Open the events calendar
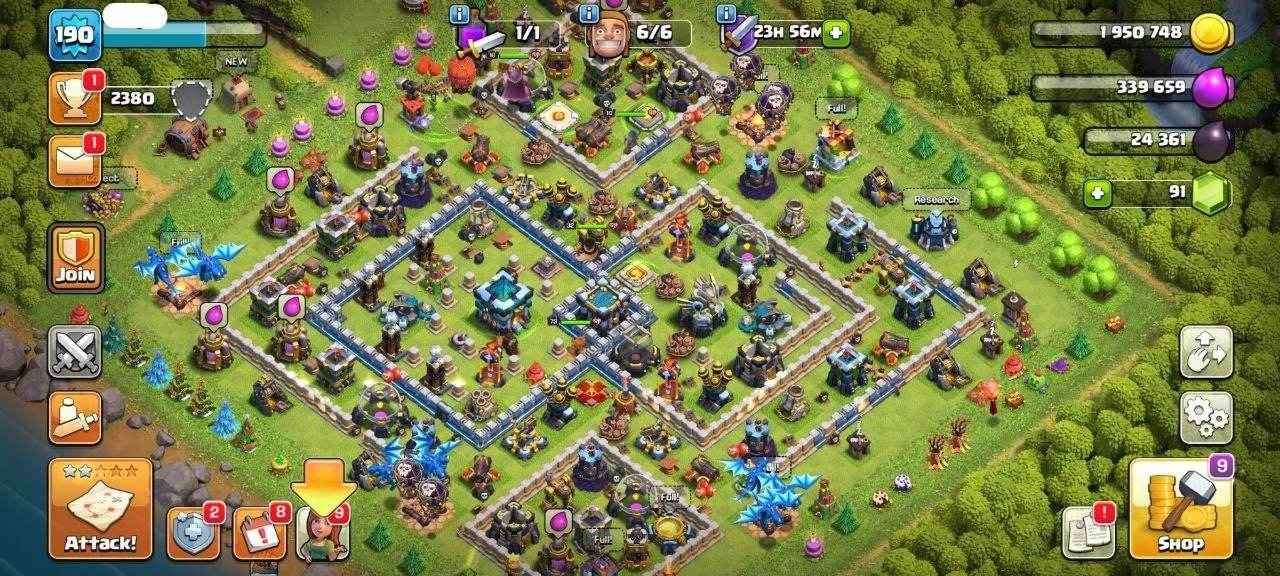The width and height of the screenshot is (1280, 576). [x=258, y=533]
